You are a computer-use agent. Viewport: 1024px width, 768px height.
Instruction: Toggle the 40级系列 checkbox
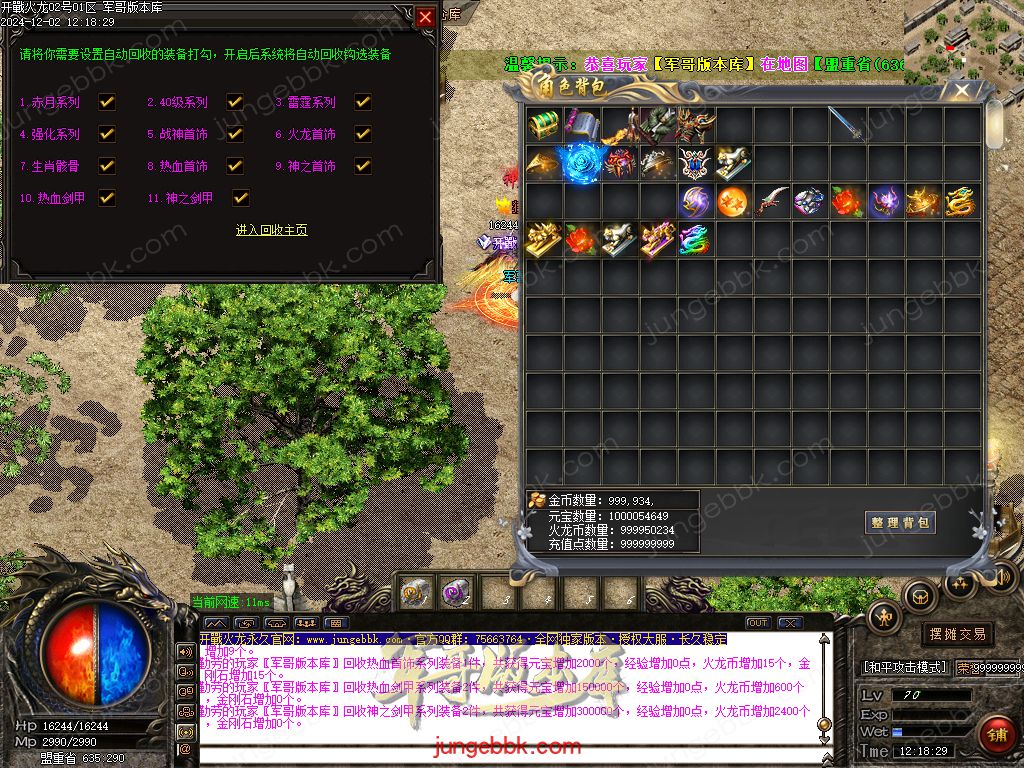tap(235, 102)
